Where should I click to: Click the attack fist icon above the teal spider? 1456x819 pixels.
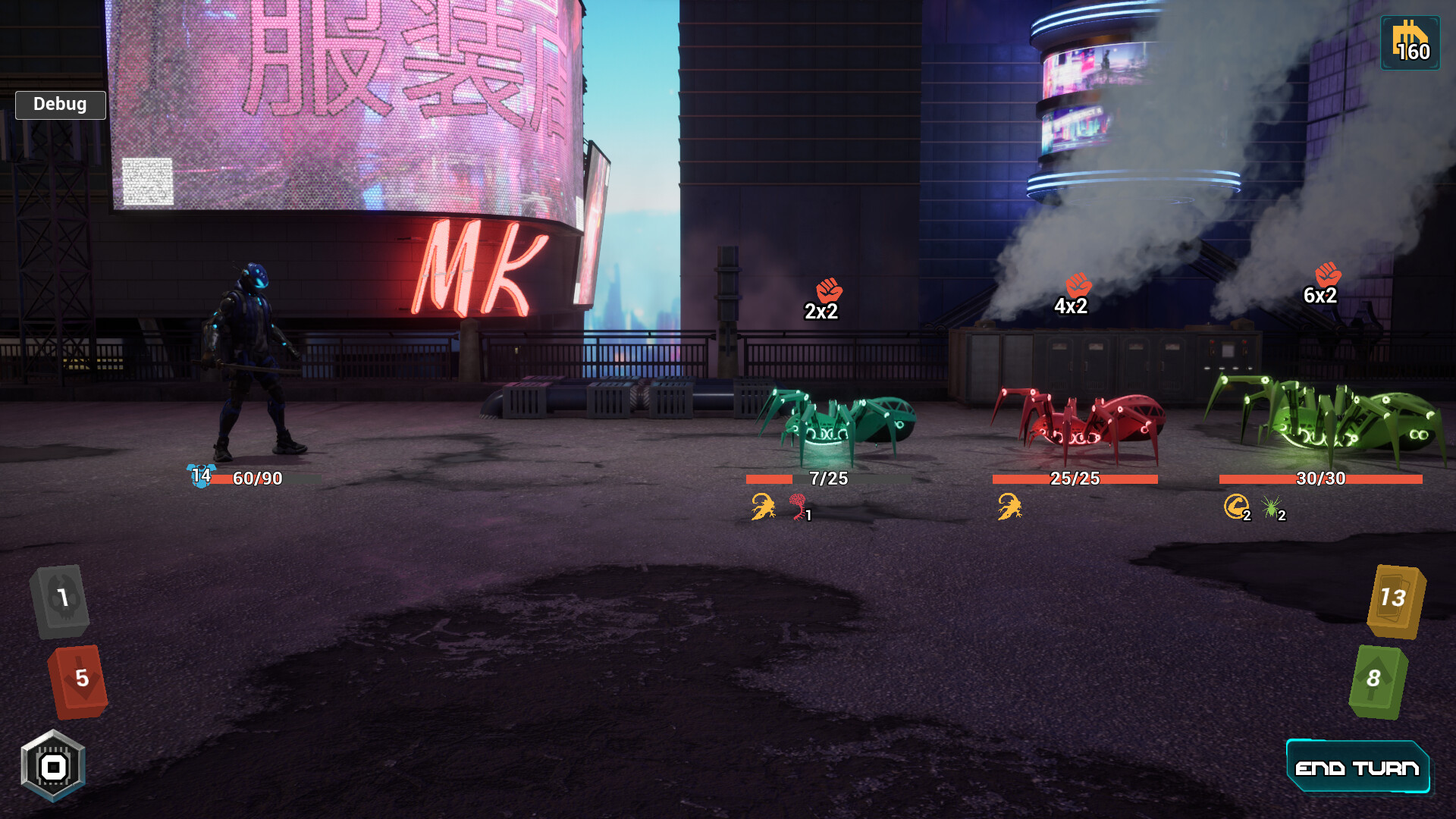pyautogui.click(x=830, y=289)
